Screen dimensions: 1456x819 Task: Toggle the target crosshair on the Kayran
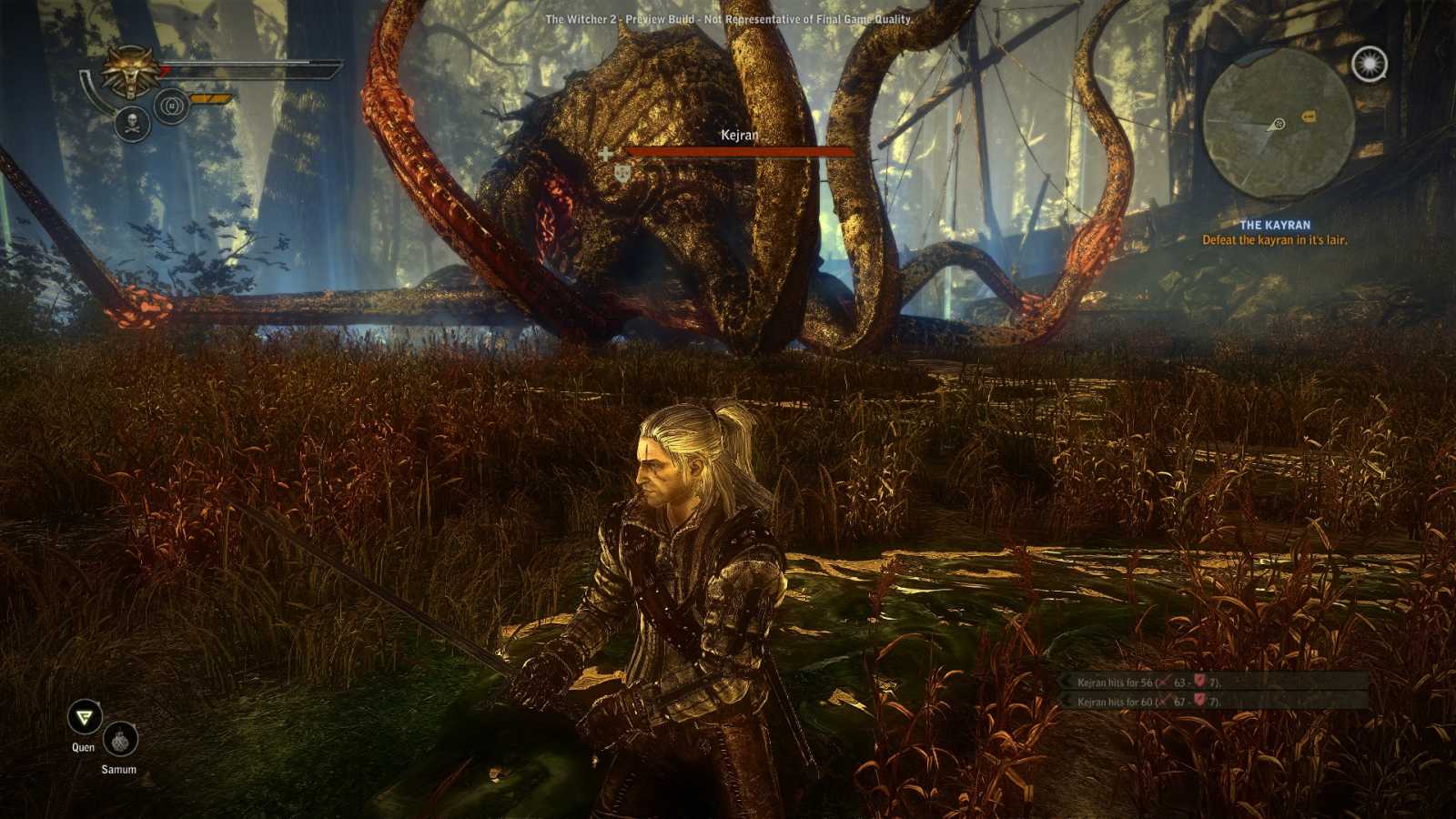tap(604, 154)
